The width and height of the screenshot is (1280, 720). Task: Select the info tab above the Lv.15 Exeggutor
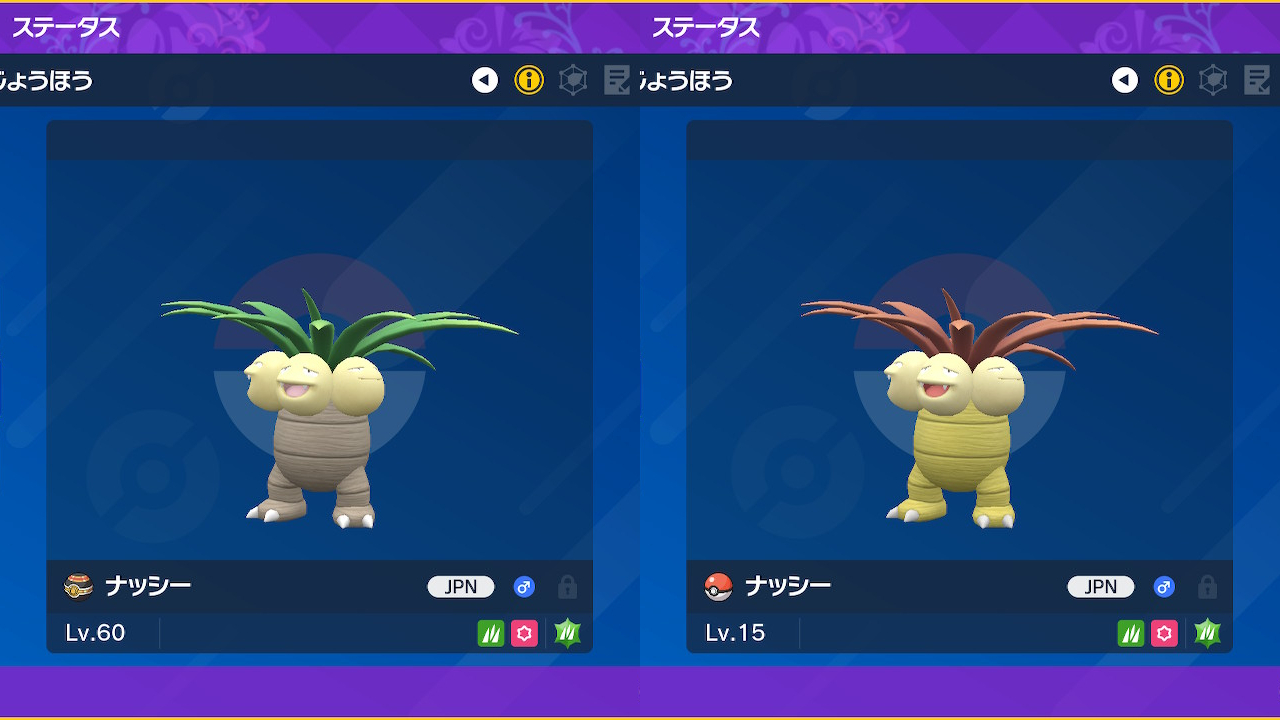(x=1169, y=80)
